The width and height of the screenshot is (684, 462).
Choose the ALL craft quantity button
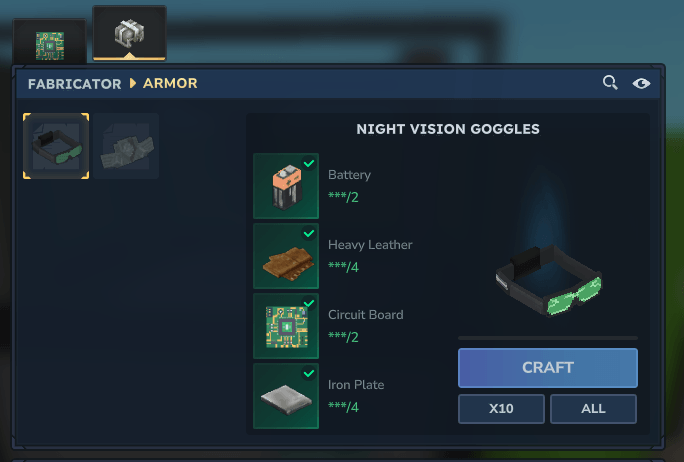coord(593,409)
